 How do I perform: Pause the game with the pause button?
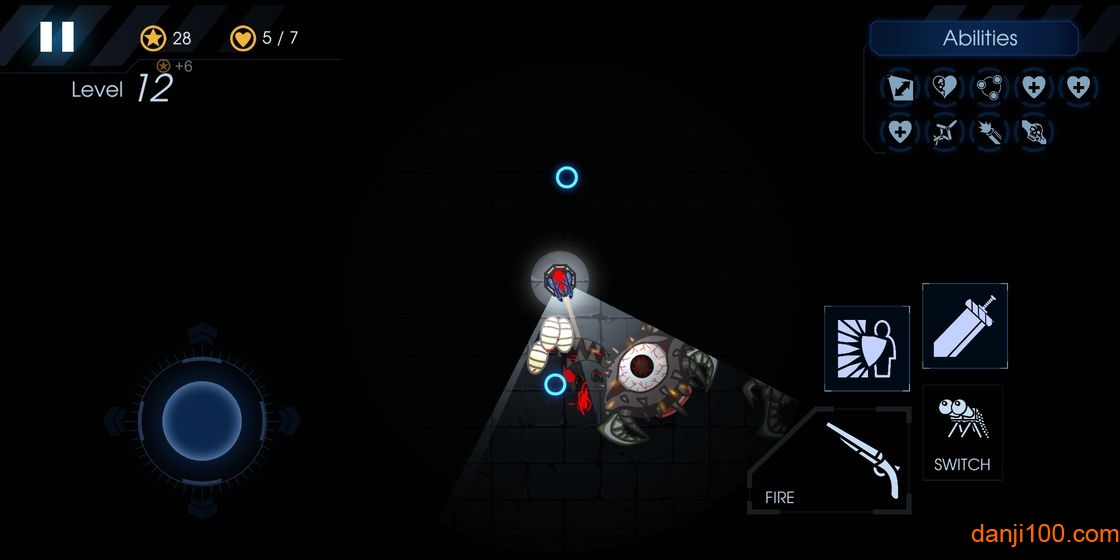[57, 37]
